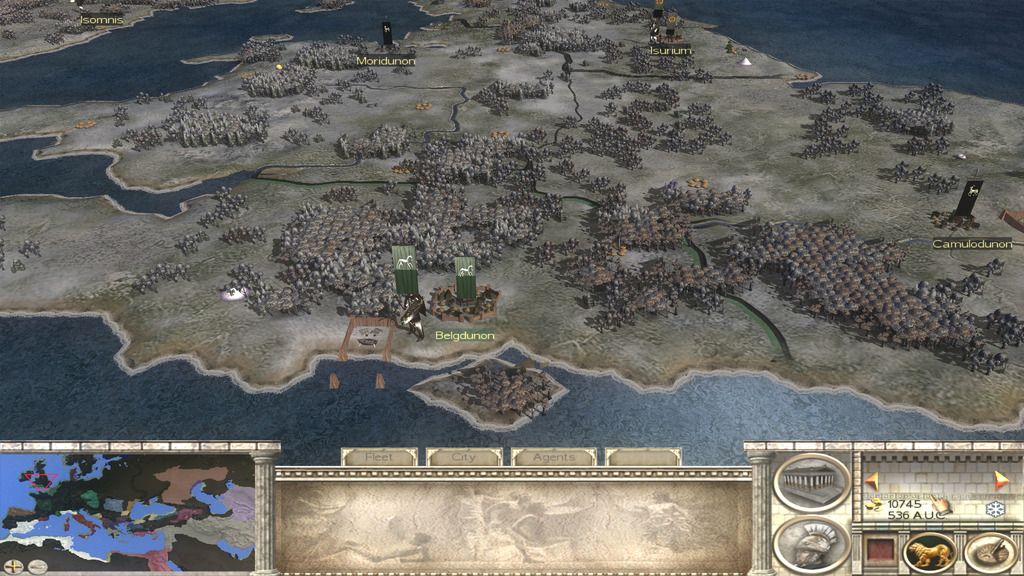Click the left arrow to cycle previous
Viewport: 1024px width, 576px height.
point(871,480)
